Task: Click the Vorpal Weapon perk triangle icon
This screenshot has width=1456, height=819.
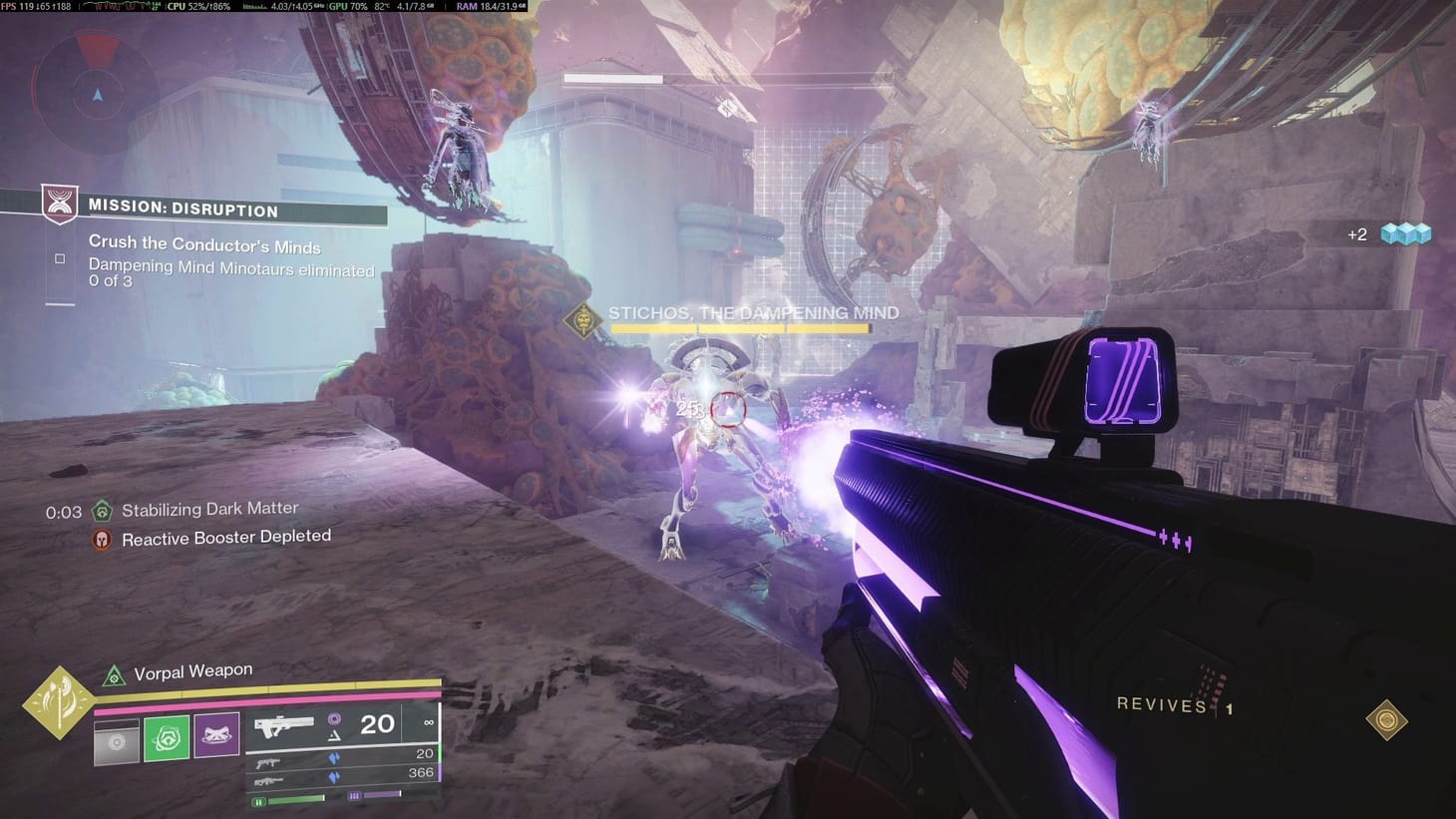Action: (114, 676)
